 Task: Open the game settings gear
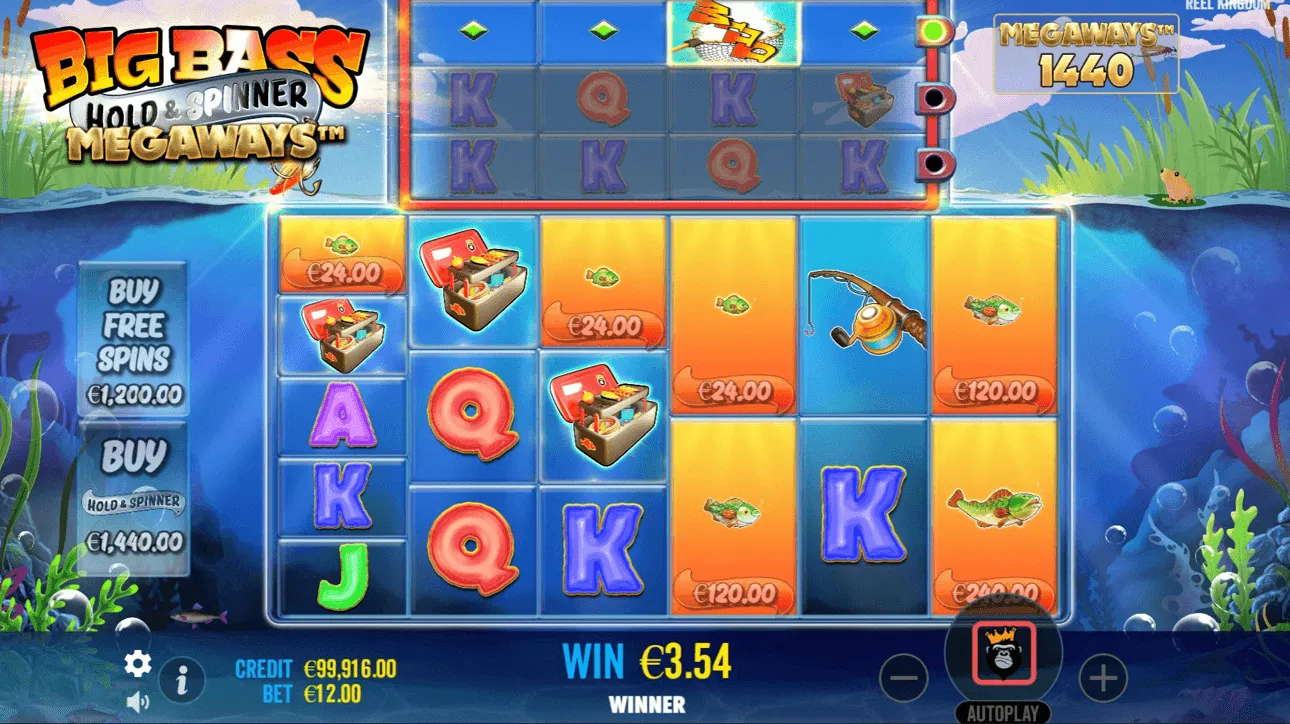[136, 662]
